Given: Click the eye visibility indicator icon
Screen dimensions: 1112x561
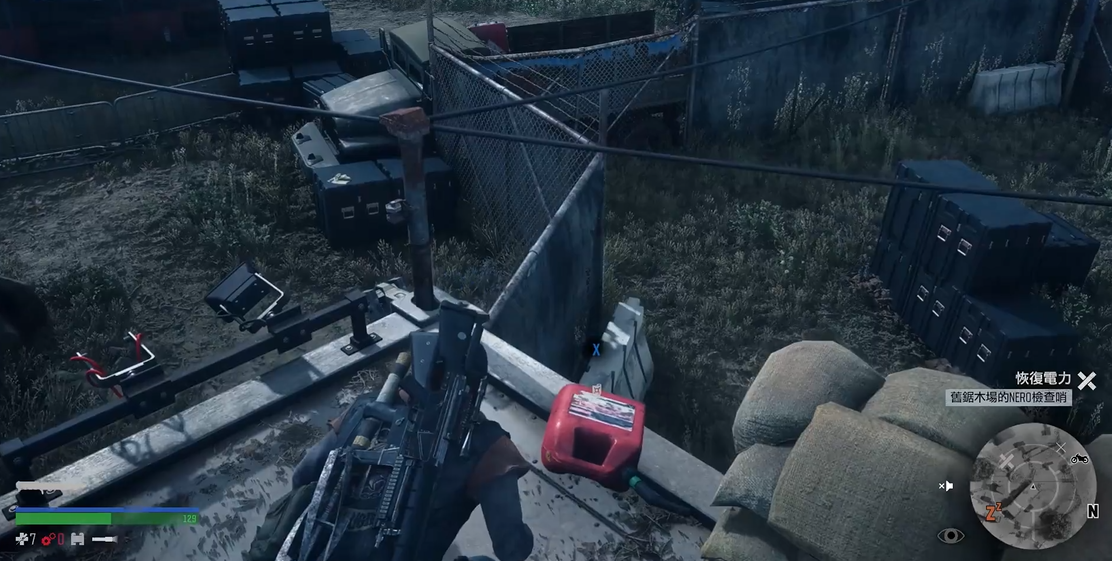Looking at the screenshot, I should point(951,536).
